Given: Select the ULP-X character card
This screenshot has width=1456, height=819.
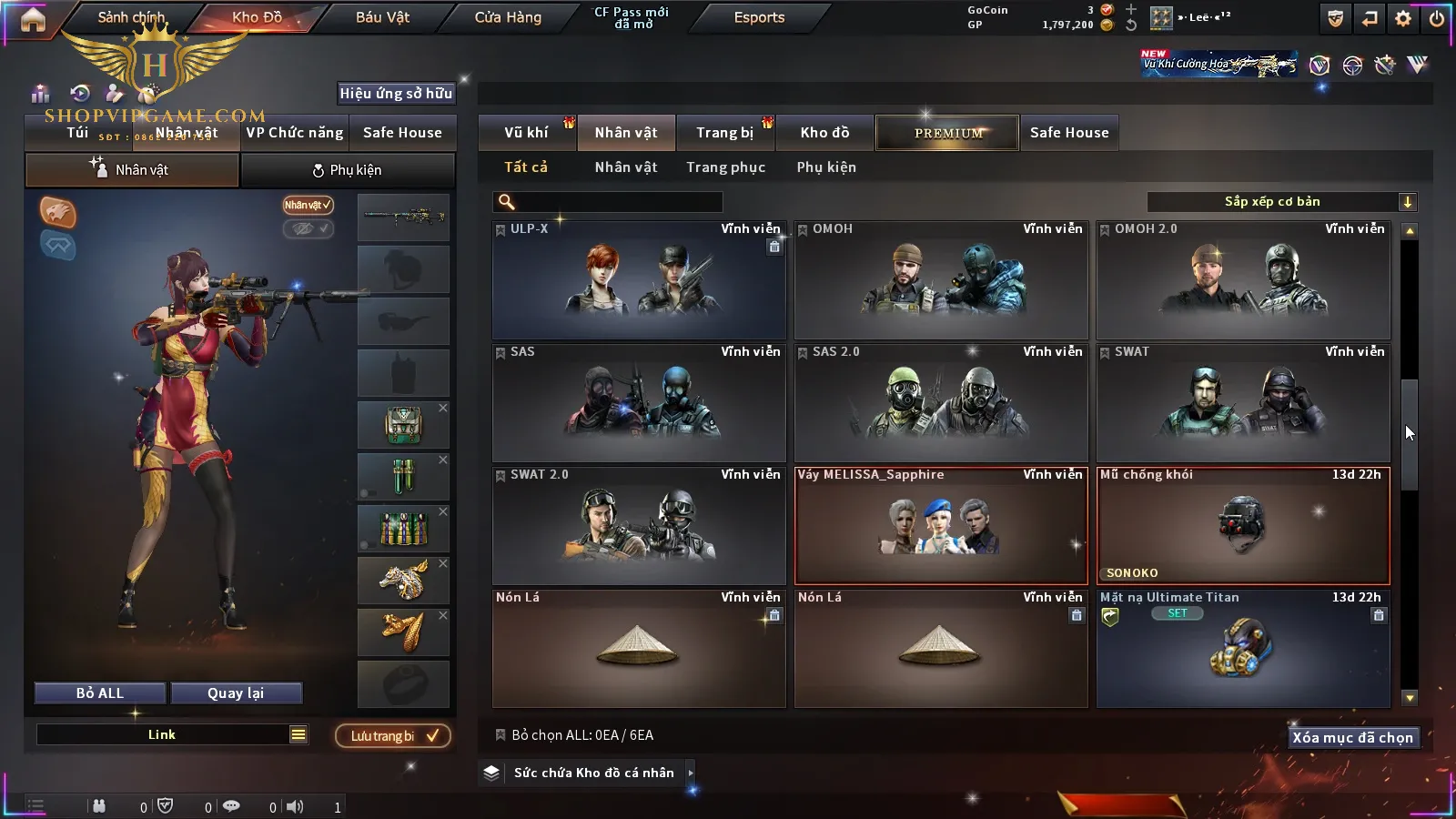Looking at the screenshot, I should (639, 280).
